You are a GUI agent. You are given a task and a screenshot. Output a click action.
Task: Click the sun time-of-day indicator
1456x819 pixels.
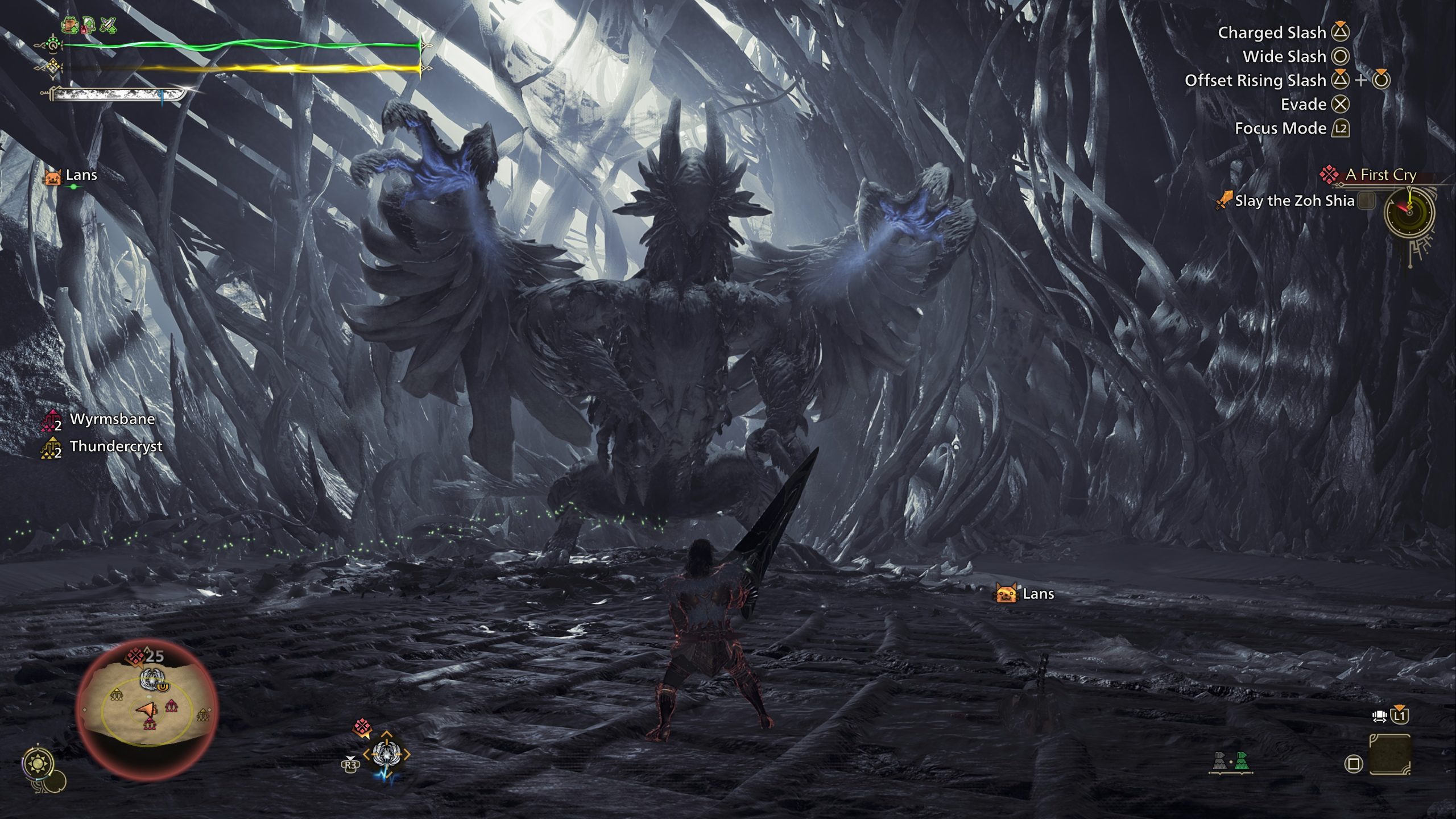pos(38,763)
